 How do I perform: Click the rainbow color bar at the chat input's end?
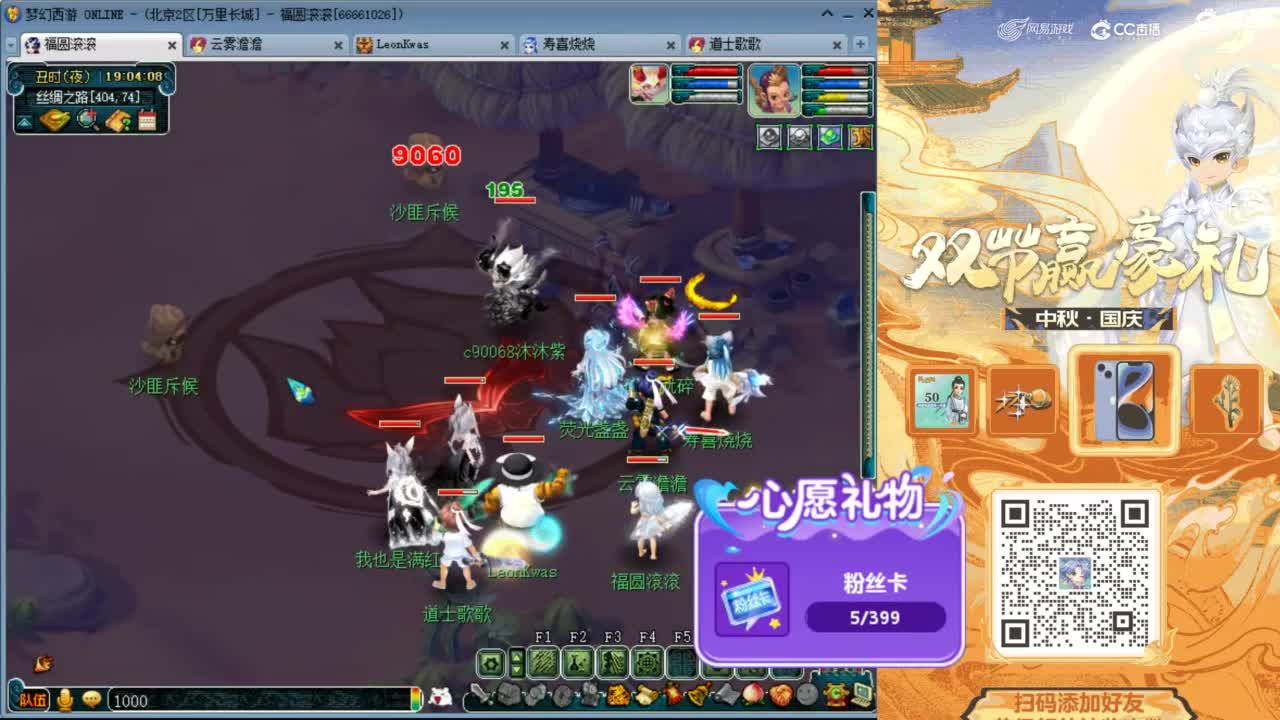(x=413, y=701)
